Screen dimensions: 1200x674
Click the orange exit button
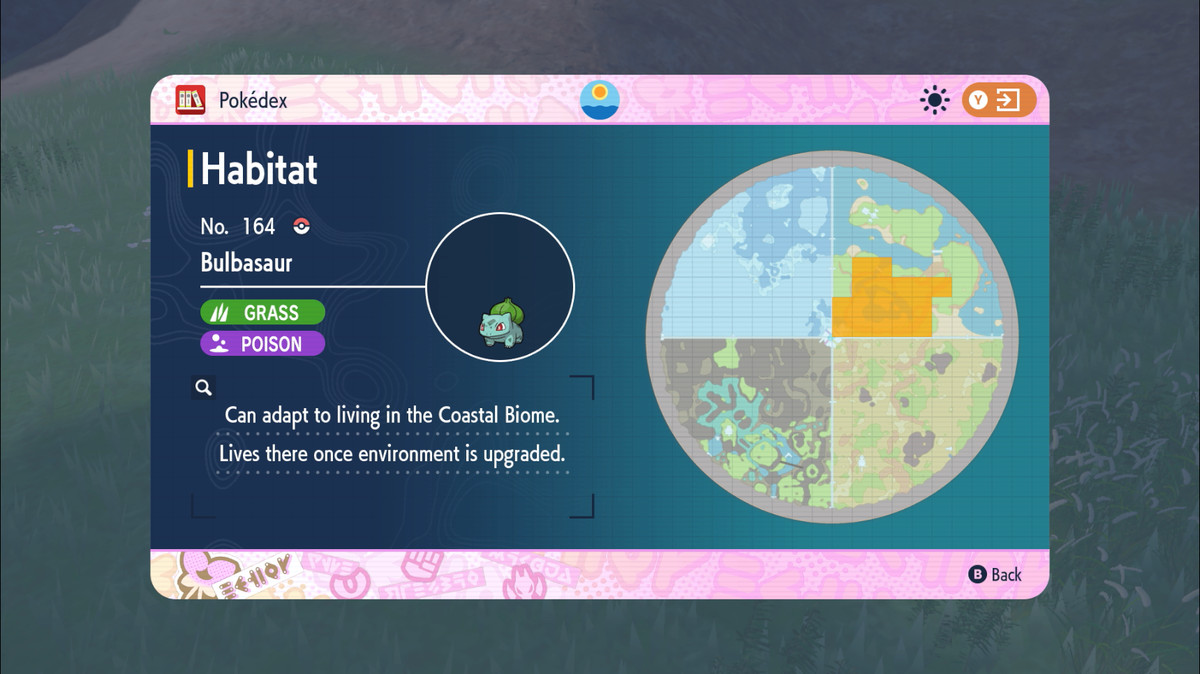998,100
